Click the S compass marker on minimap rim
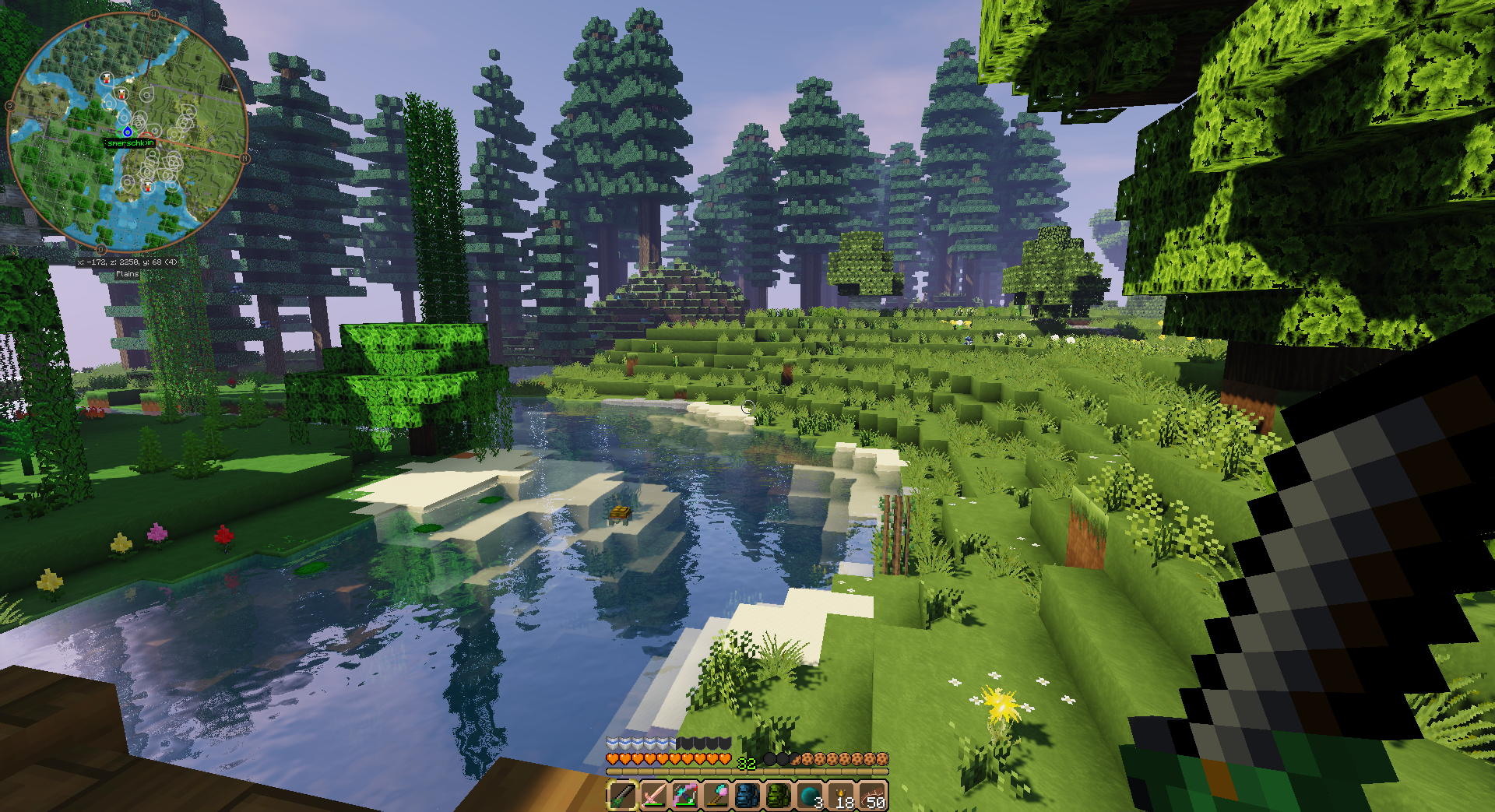This screenshot has width=1495, height=812. coord(10,106)
